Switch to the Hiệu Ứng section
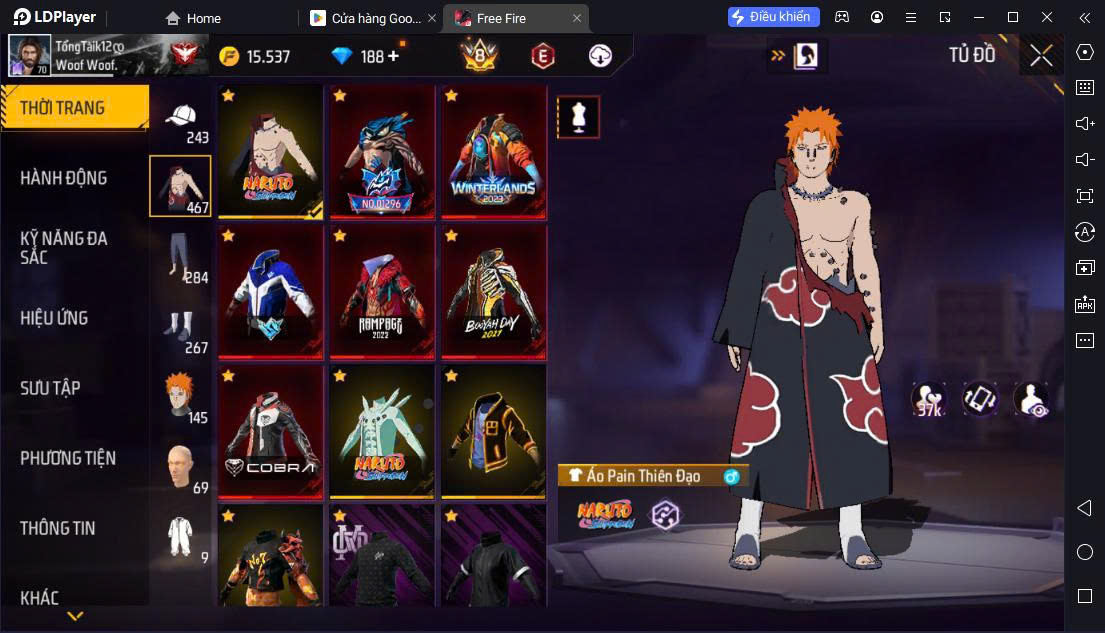Viewport: 1105px width, 633px height. (x=54, y=318)
